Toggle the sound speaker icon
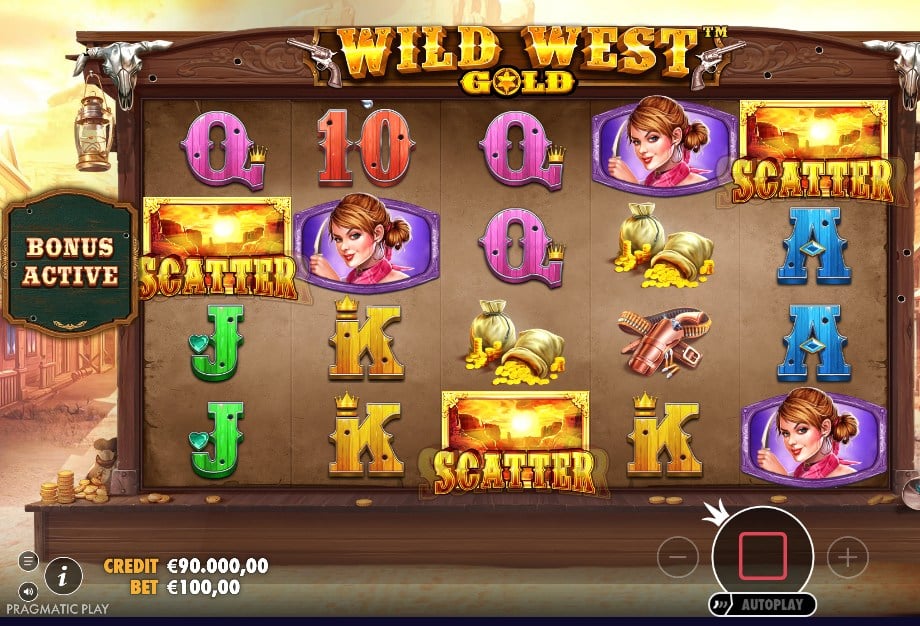Image resolution: width=920 pixels, height=626 pixels. (x=28, y=590)
